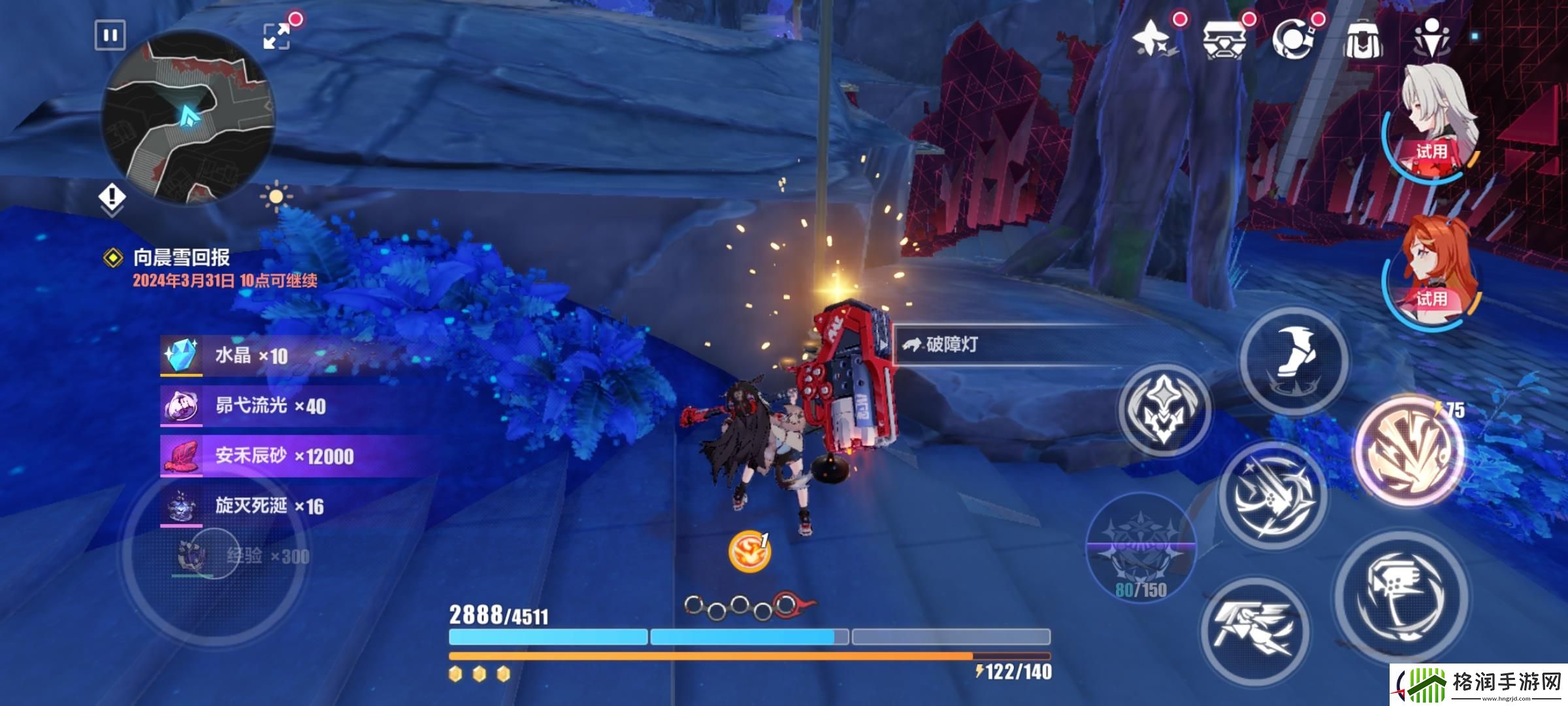Pause the game with the pause button
Image resolution: width=1568 pixels, height=706 pixels.
[x=110, y=35]
